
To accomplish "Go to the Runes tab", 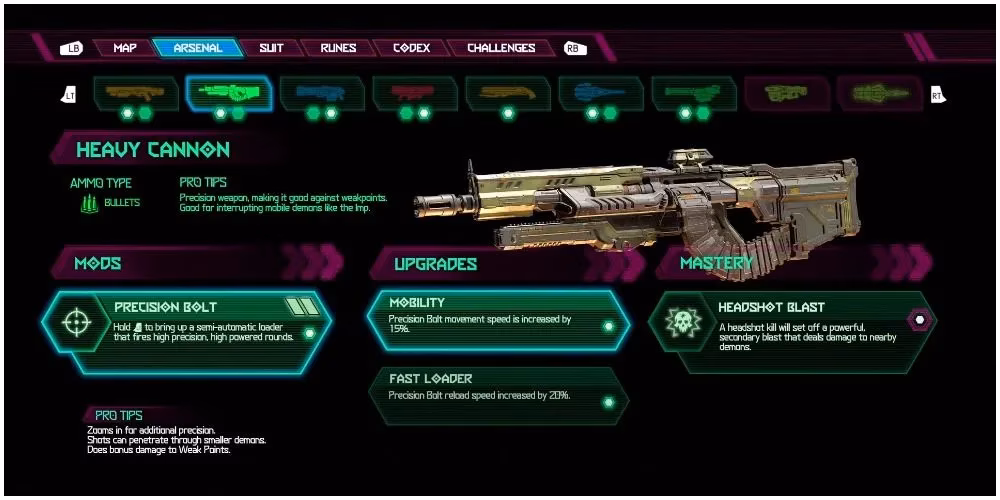I will [x=338, y=48].
